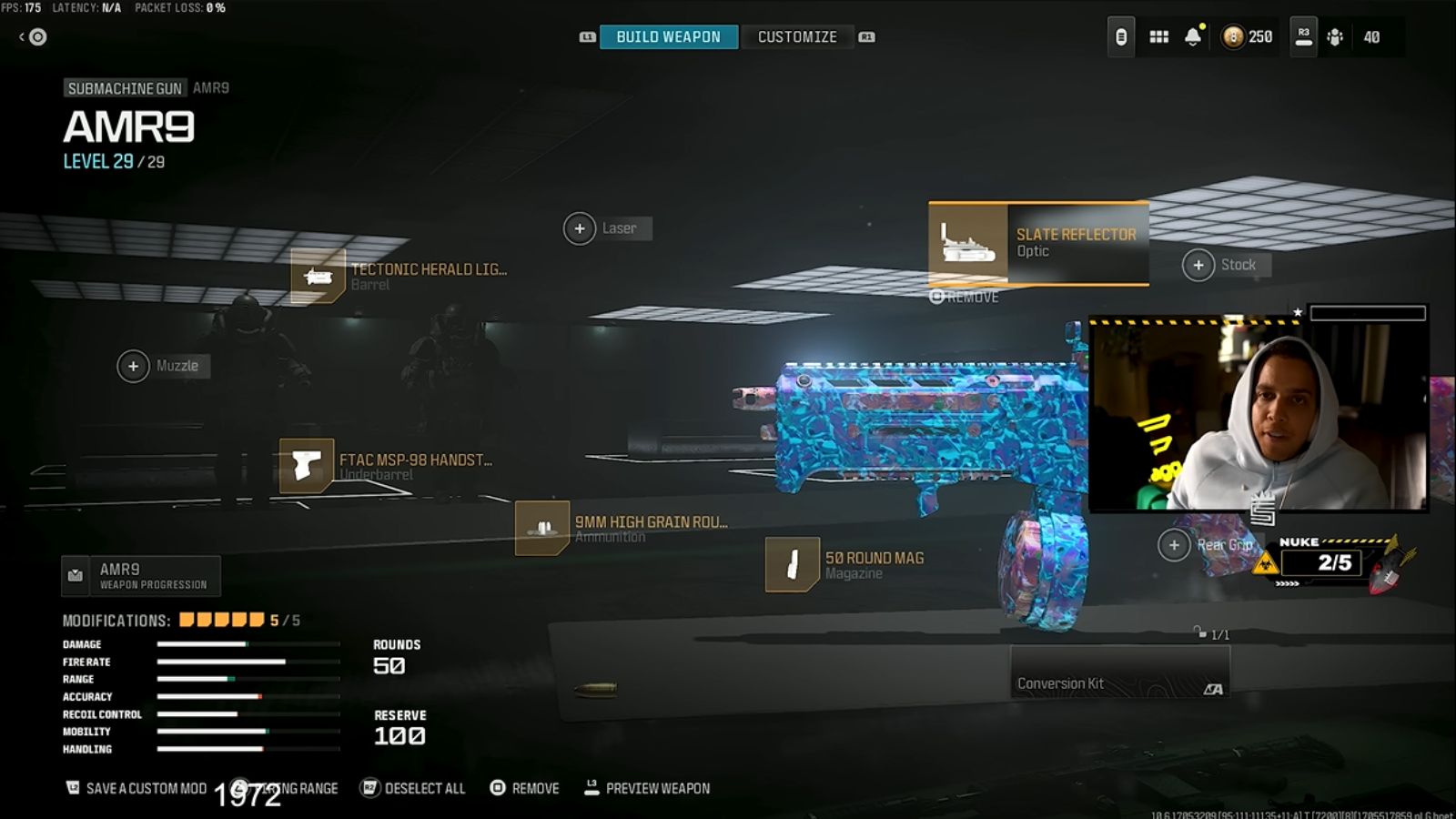Click the battery status icon top right
The image size is (1456, 819).
point(1119,36)
